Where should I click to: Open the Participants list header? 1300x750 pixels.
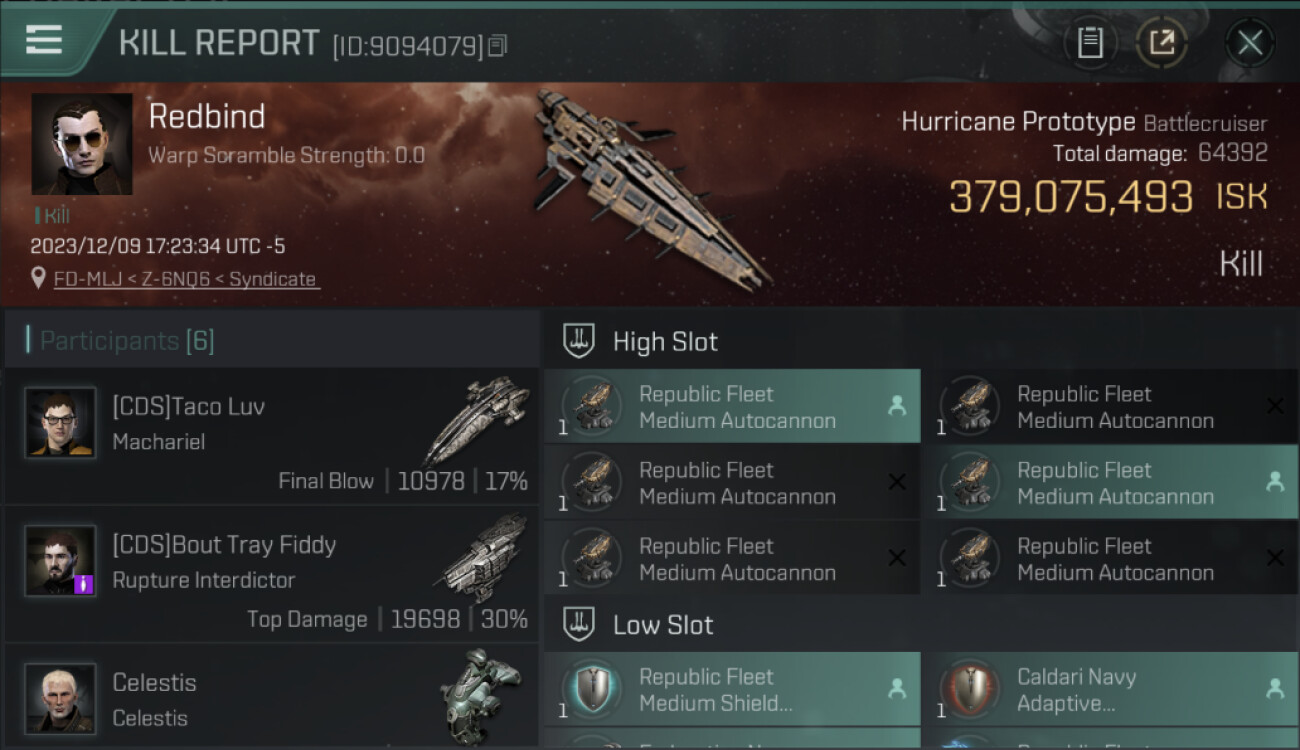click(127, 341)
